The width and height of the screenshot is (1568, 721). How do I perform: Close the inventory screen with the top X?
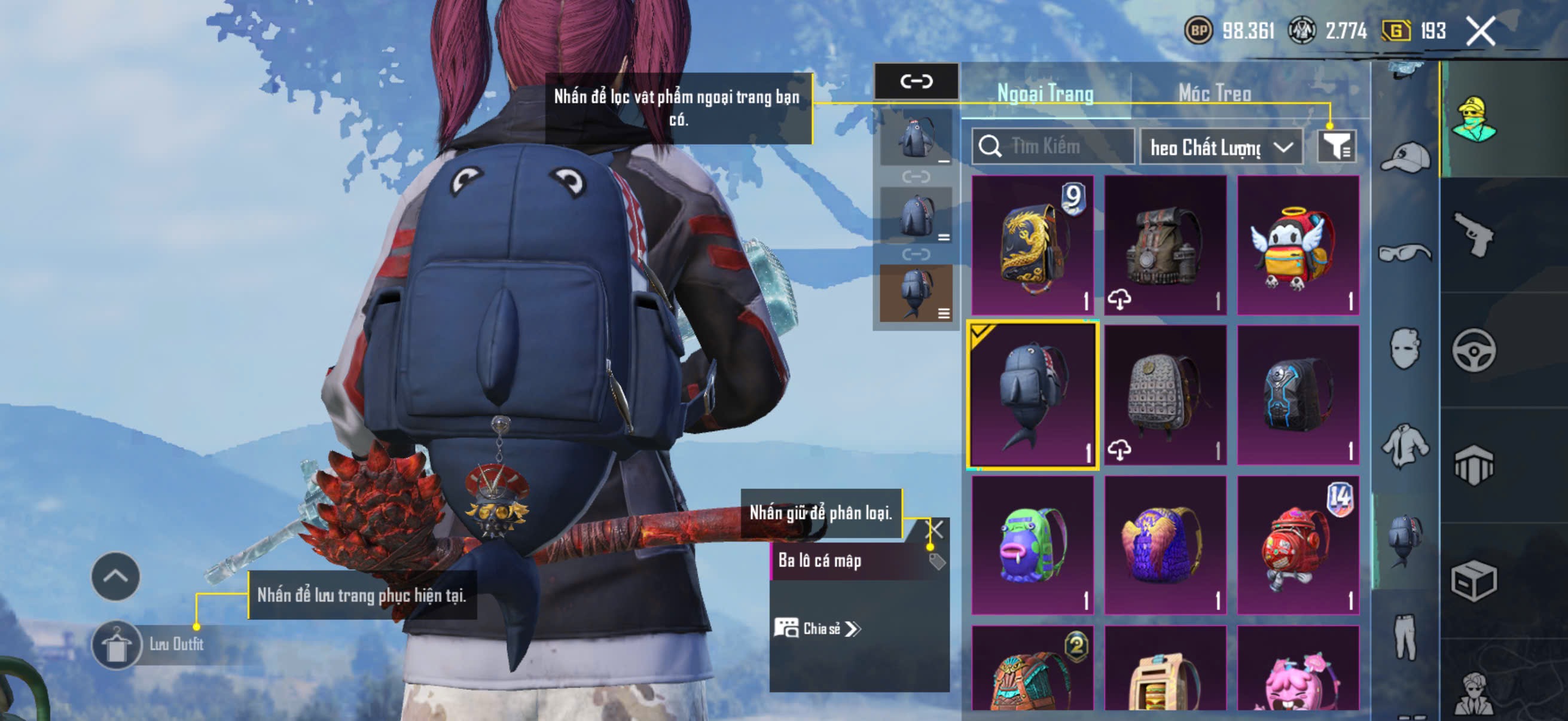pos(1480,31)
